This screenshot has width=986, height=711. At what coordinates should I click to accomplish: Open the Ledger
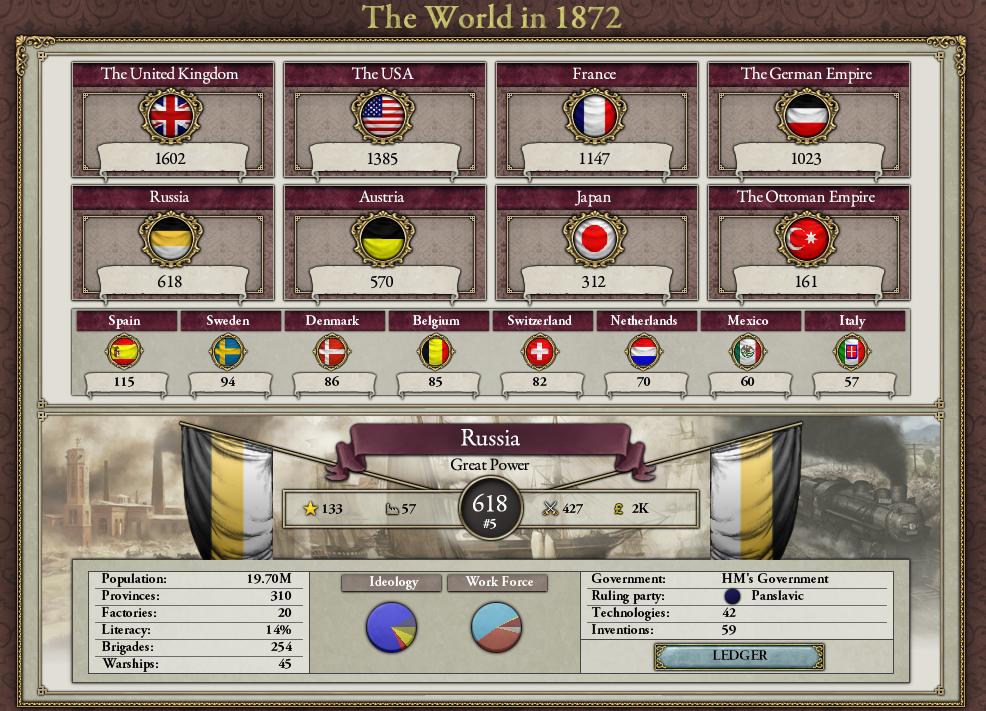[x=739, y=656]
